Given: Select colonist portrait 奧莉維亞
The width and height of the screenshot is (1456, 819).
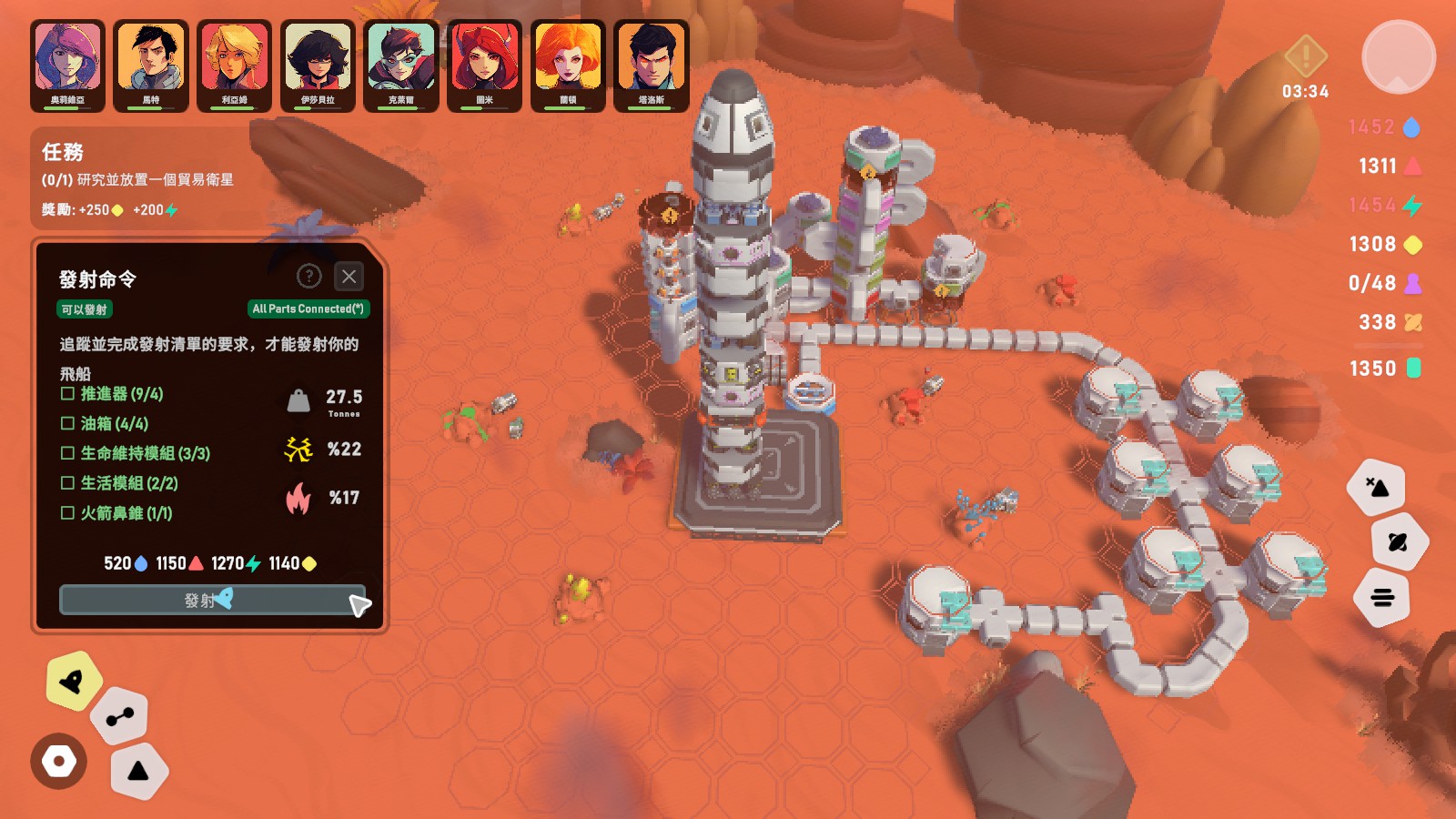Looking at the screenshot, I should click(67, 66).
